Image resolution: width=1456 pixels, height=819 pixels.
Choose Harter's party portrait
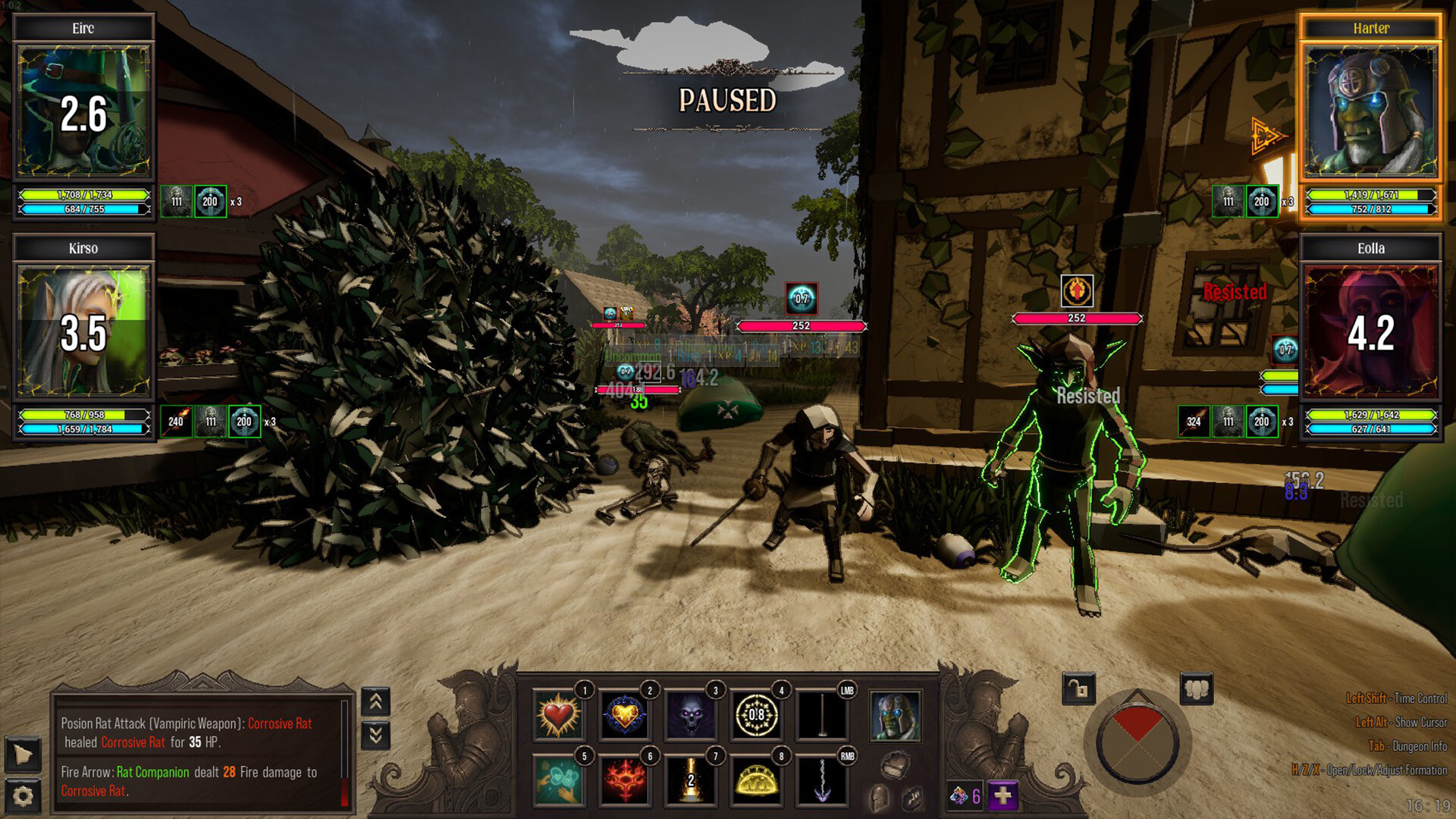[1370, 111]
